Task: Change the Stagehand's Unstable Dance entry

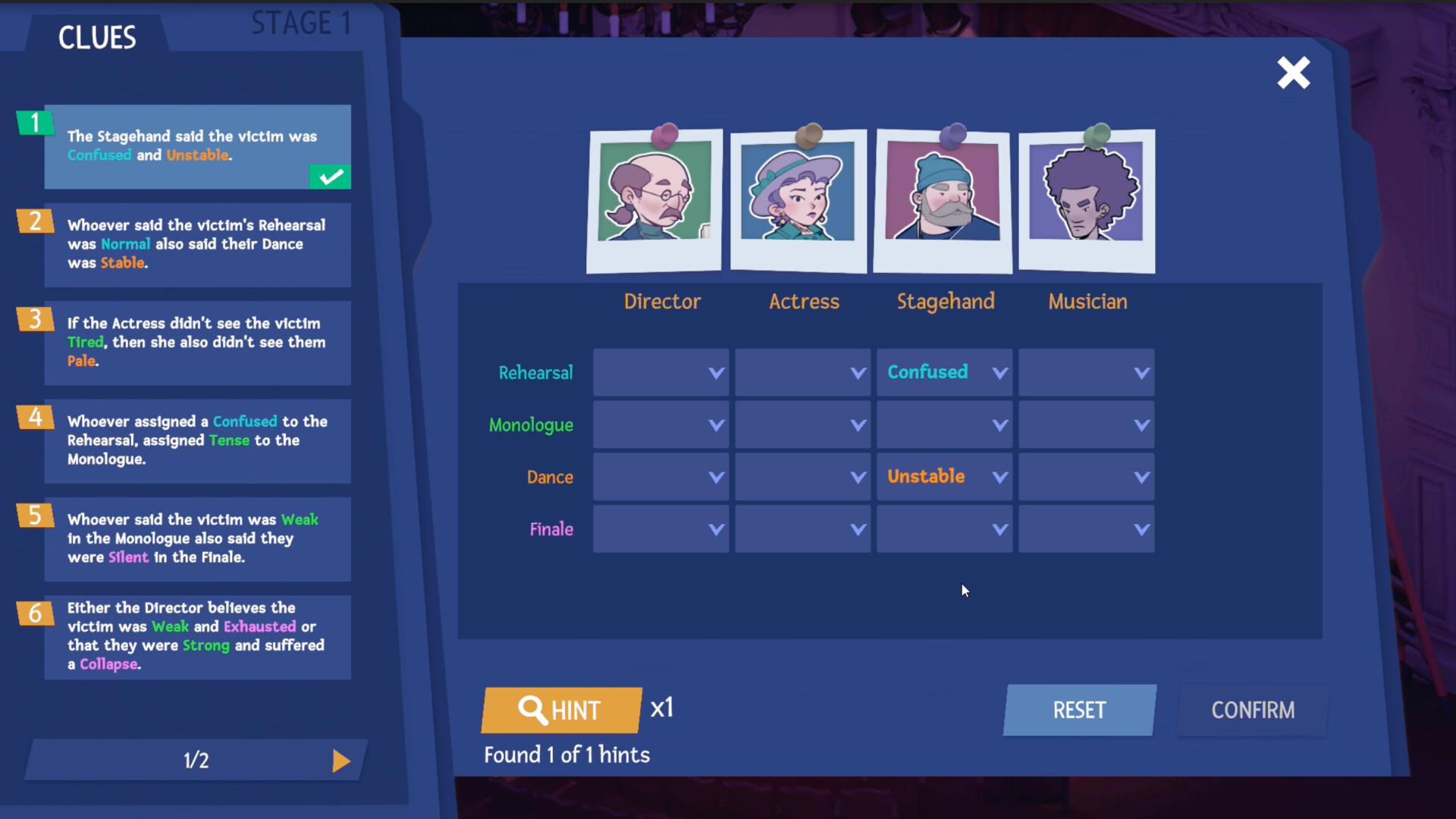Action: pyautogui.click(x=944, y=476)
